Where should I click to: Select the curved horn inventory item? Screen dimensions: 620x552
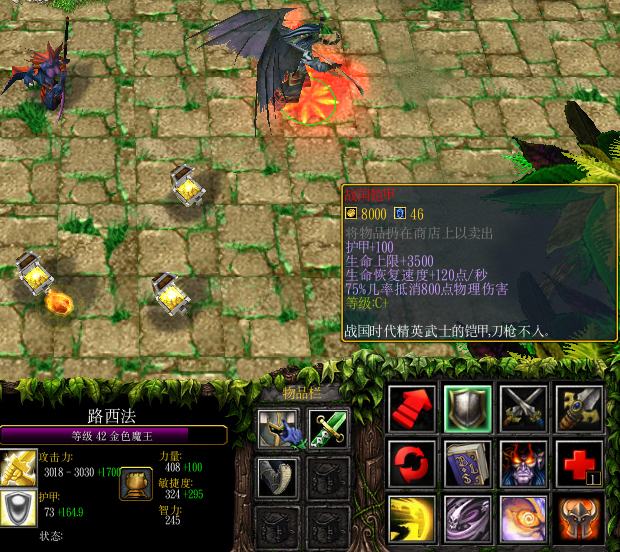tap(274, 478)
